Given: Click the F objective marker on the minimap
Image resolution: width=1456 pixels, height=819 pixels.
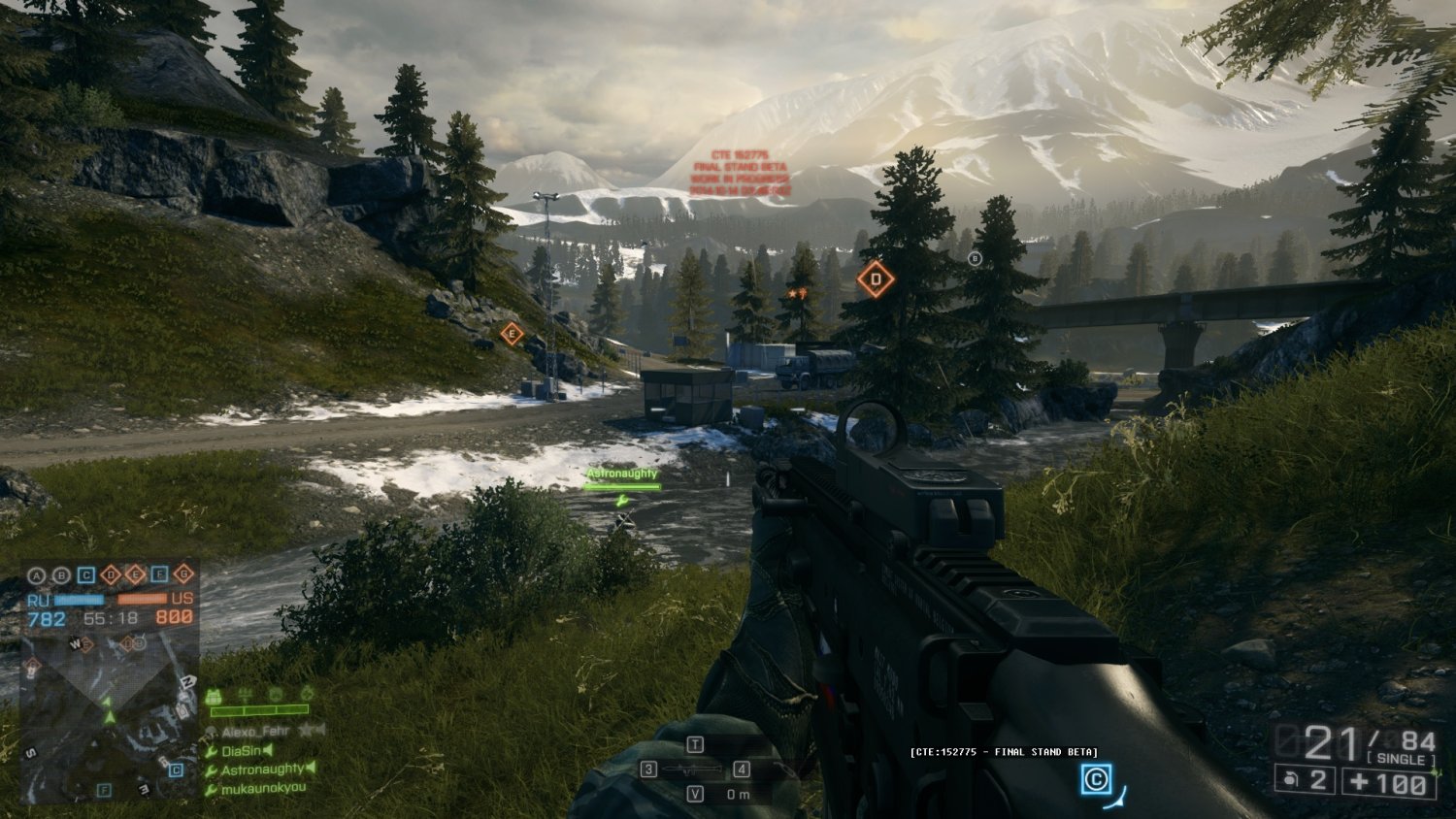Looking at the screenshot, I should 104,791.
